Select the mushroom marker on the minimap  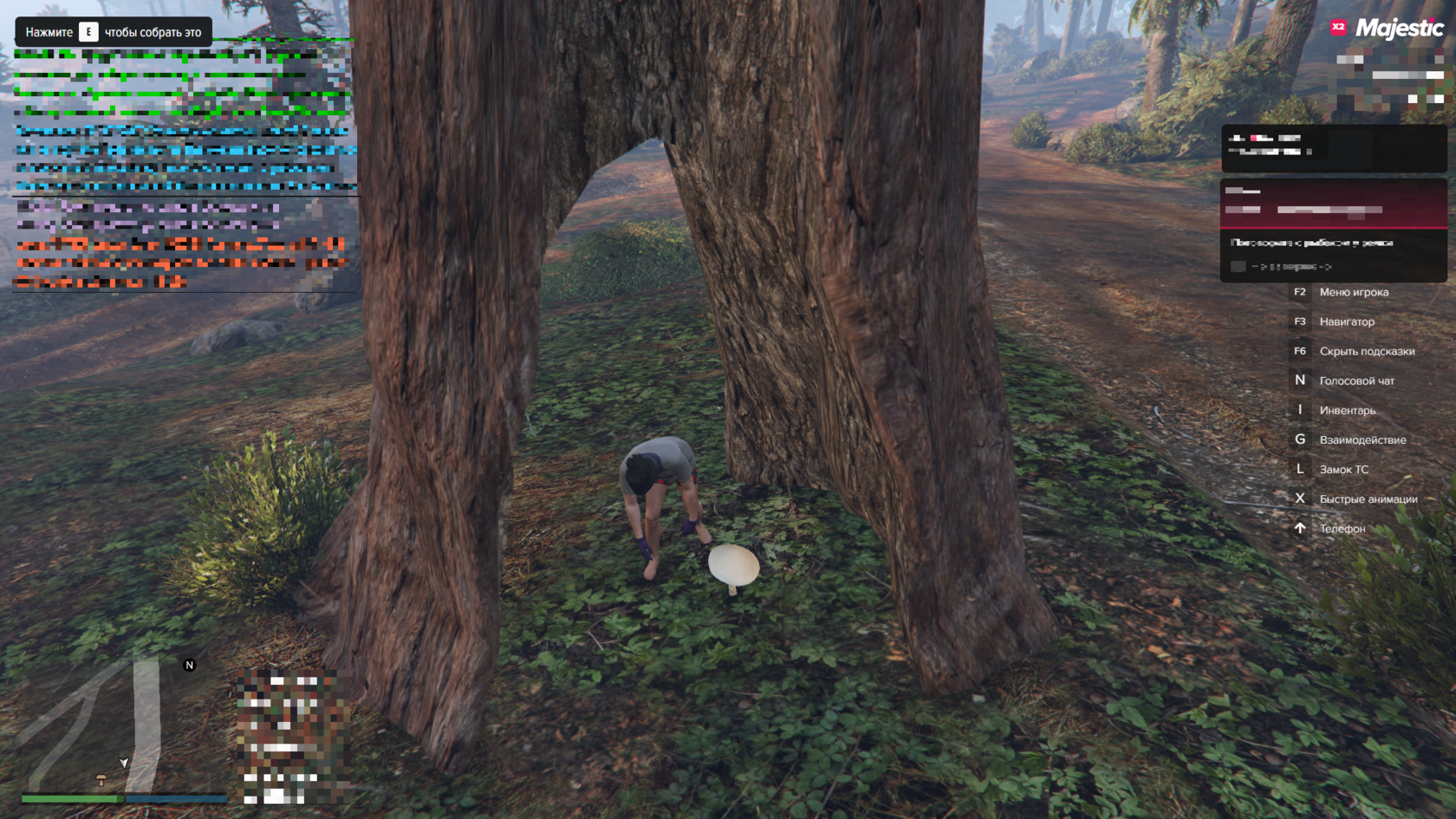101,779
